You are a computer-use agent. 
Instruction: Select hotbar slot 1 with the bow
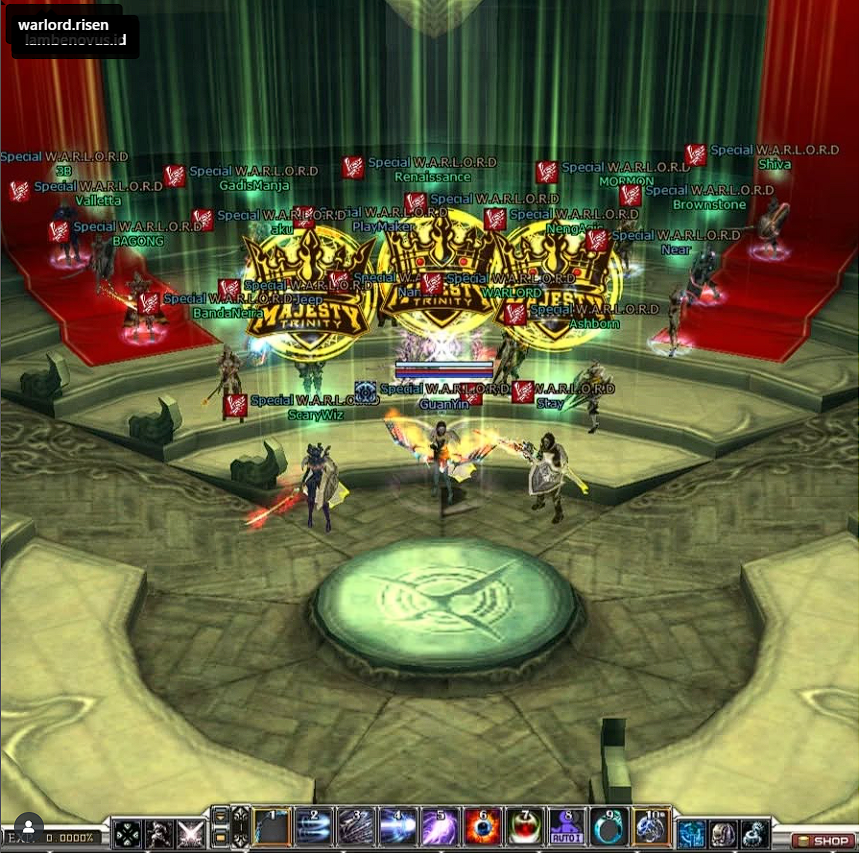click(272, 829)
